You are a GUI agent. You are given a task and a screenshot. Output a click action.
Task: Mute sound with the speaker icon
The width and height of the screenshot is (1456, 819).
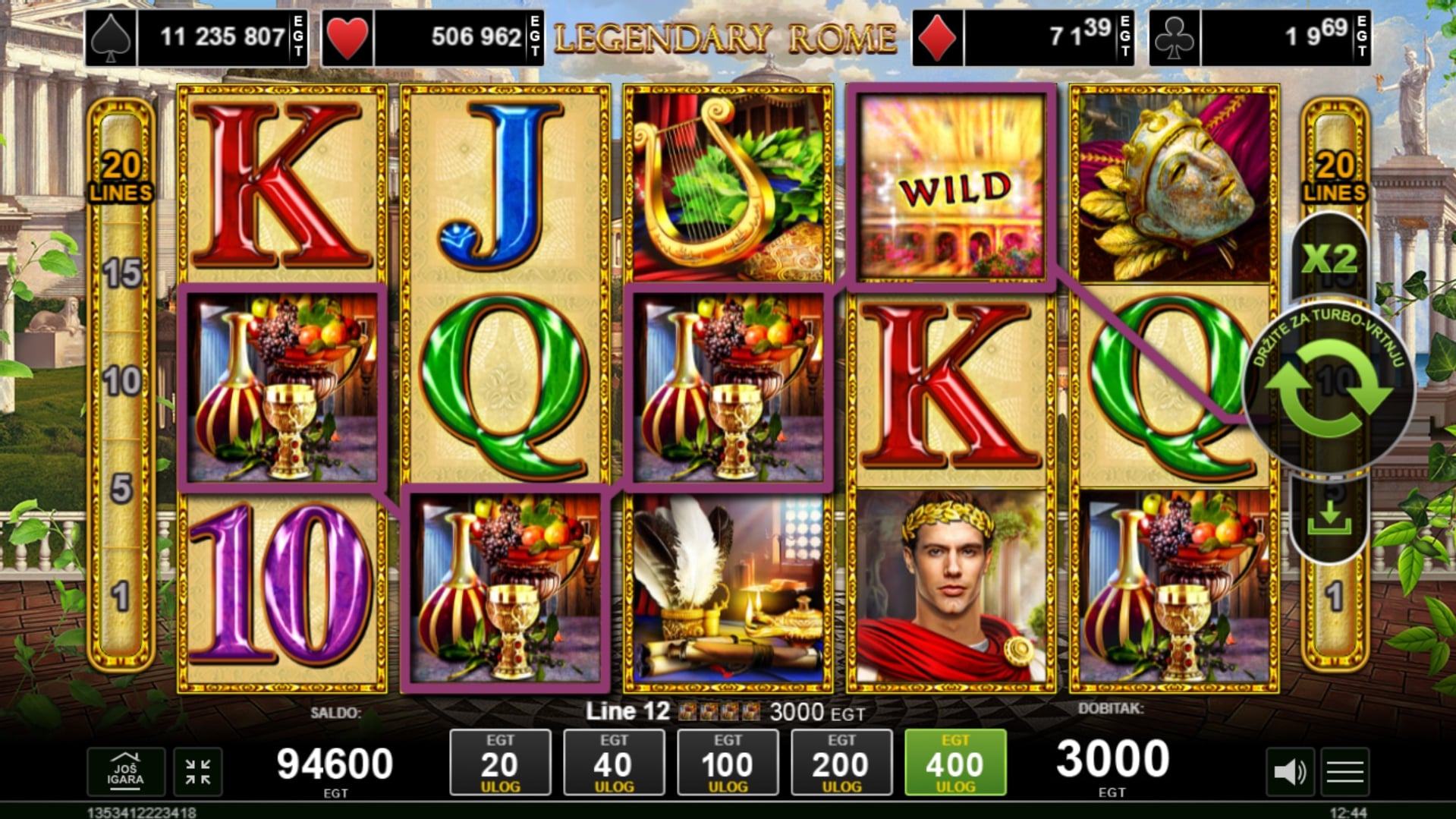click(1289, 772)
